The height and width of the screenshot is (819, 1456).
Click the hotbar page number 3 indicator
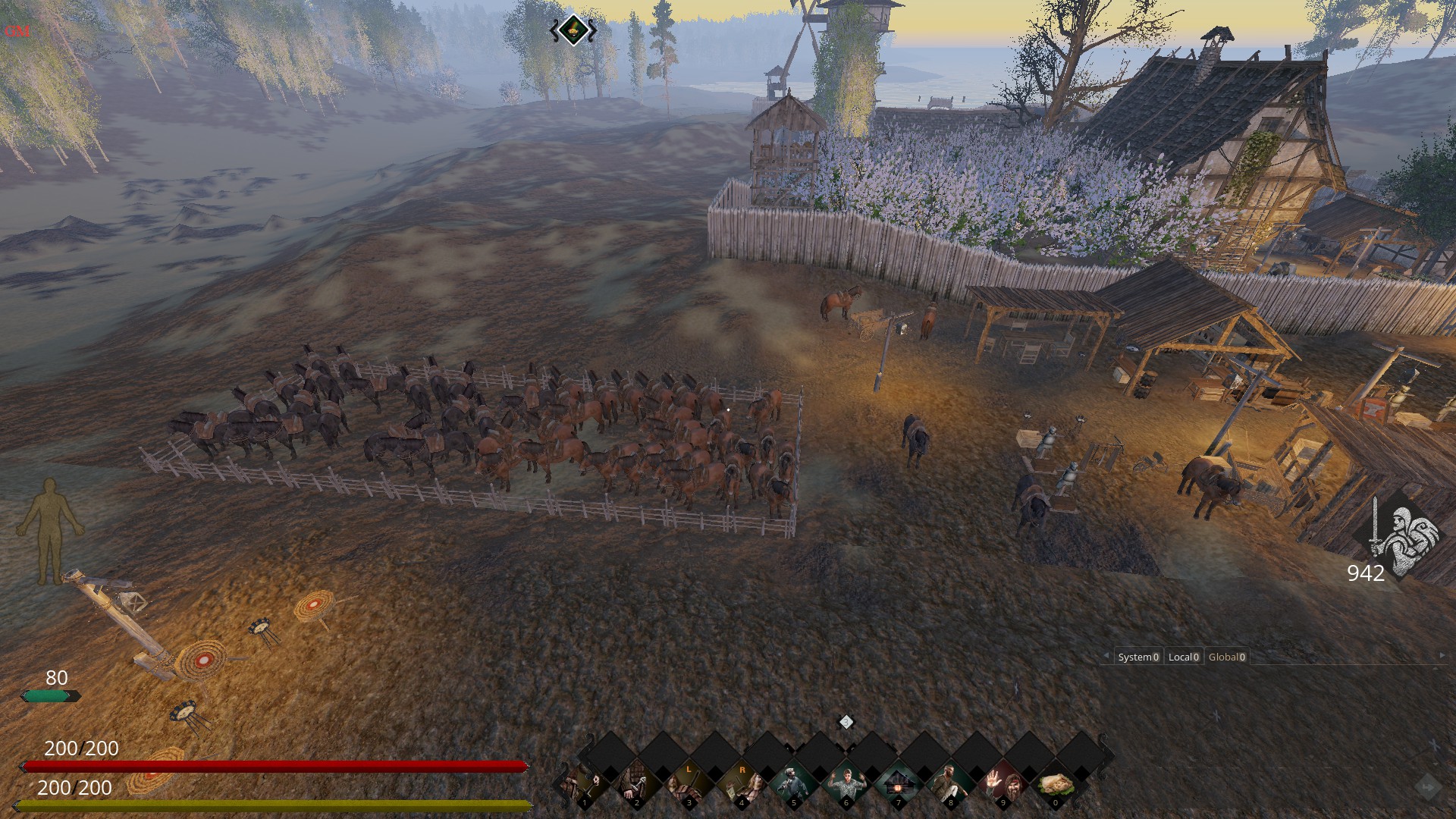click(846, 722)
